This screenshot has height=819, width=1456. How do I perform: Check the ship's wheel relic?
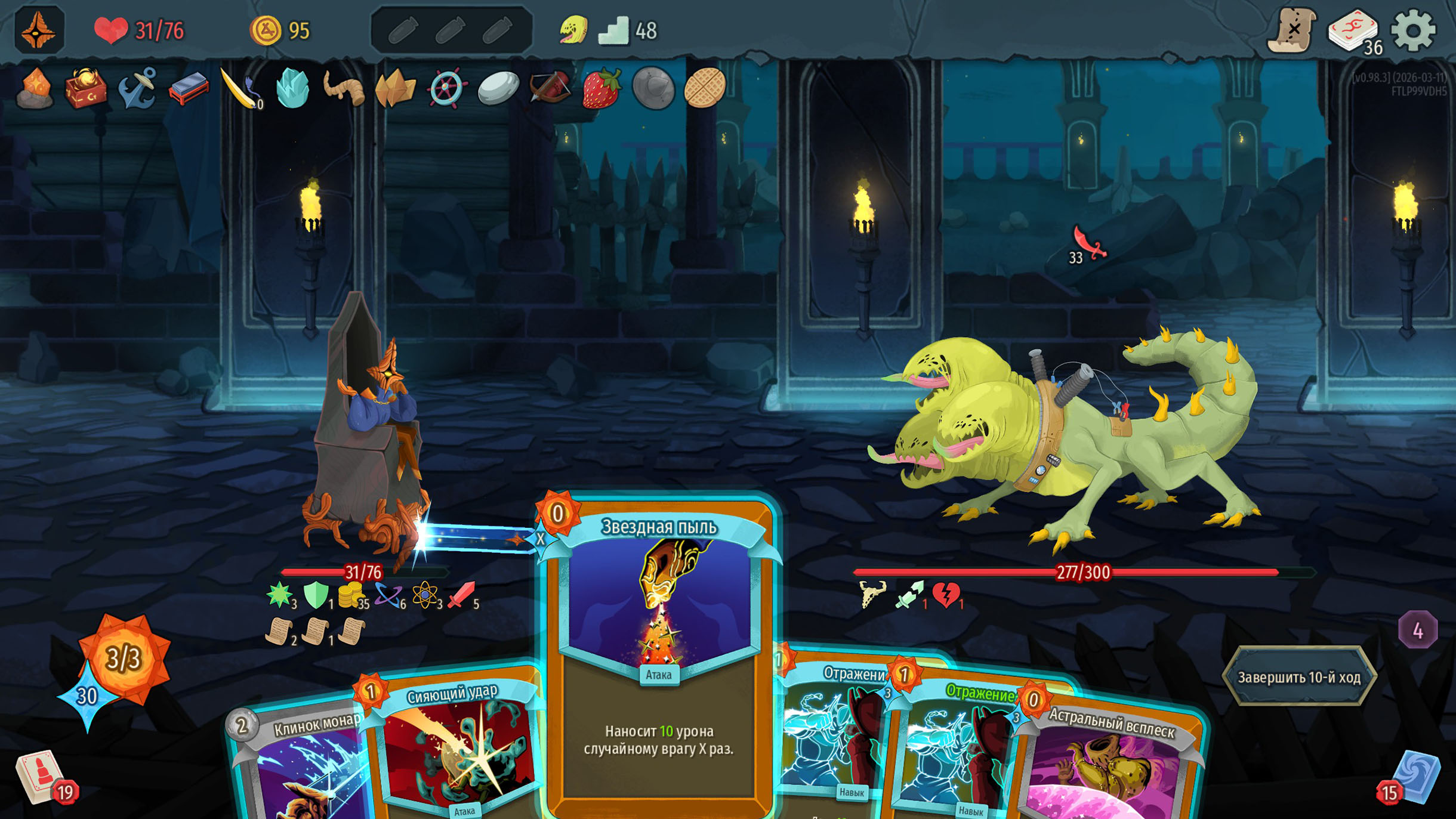(446, 88)
